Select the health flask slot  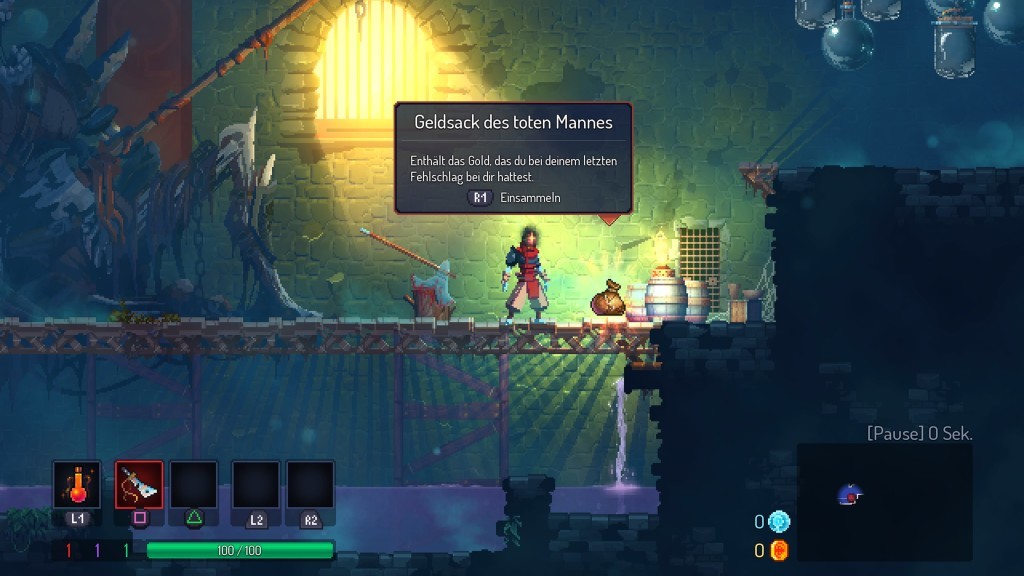pos(77,485)
